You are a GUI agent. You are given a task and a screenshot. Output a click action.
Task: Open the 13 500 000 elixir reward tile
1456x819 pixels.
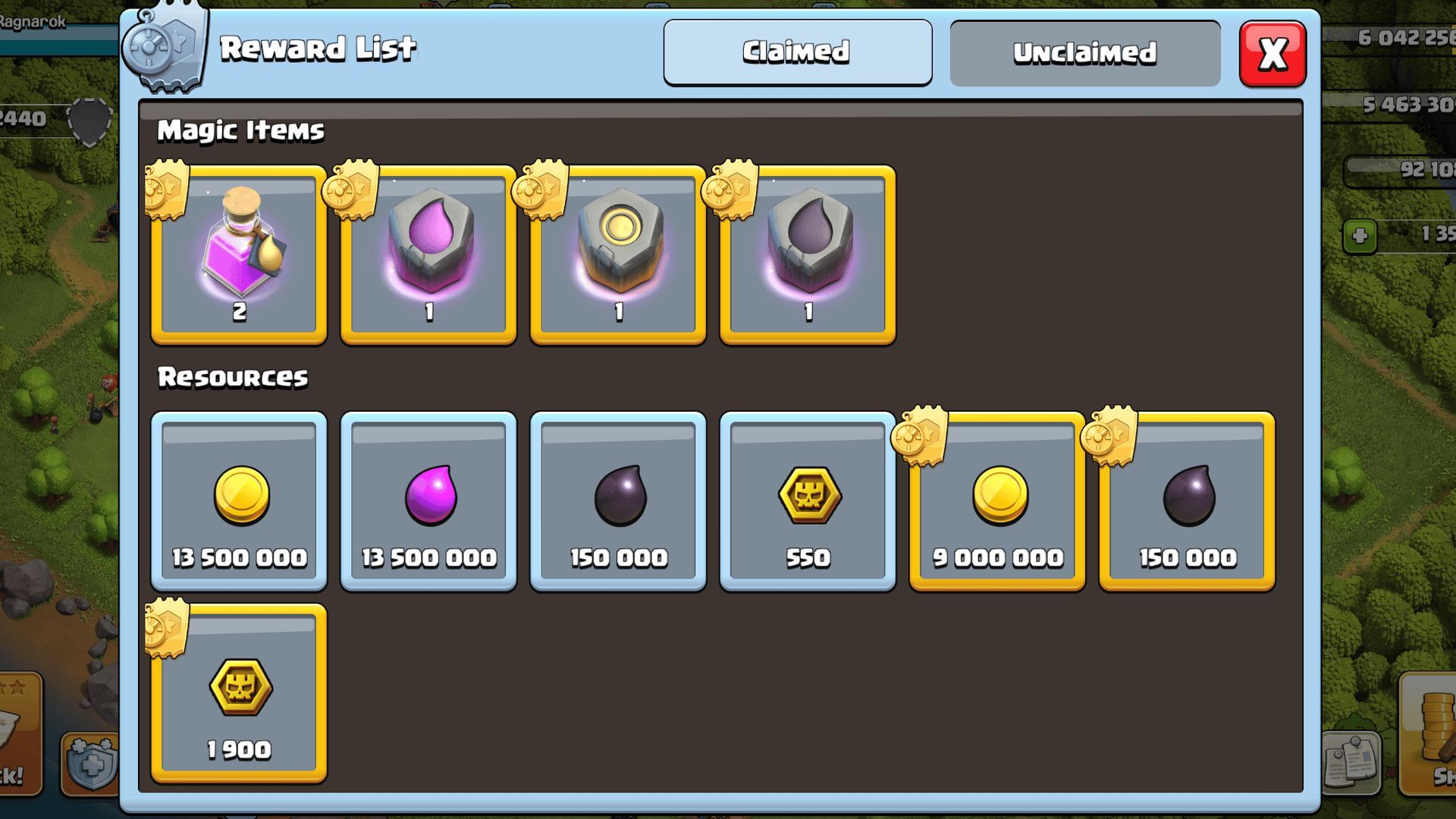(x=428, y=500)
